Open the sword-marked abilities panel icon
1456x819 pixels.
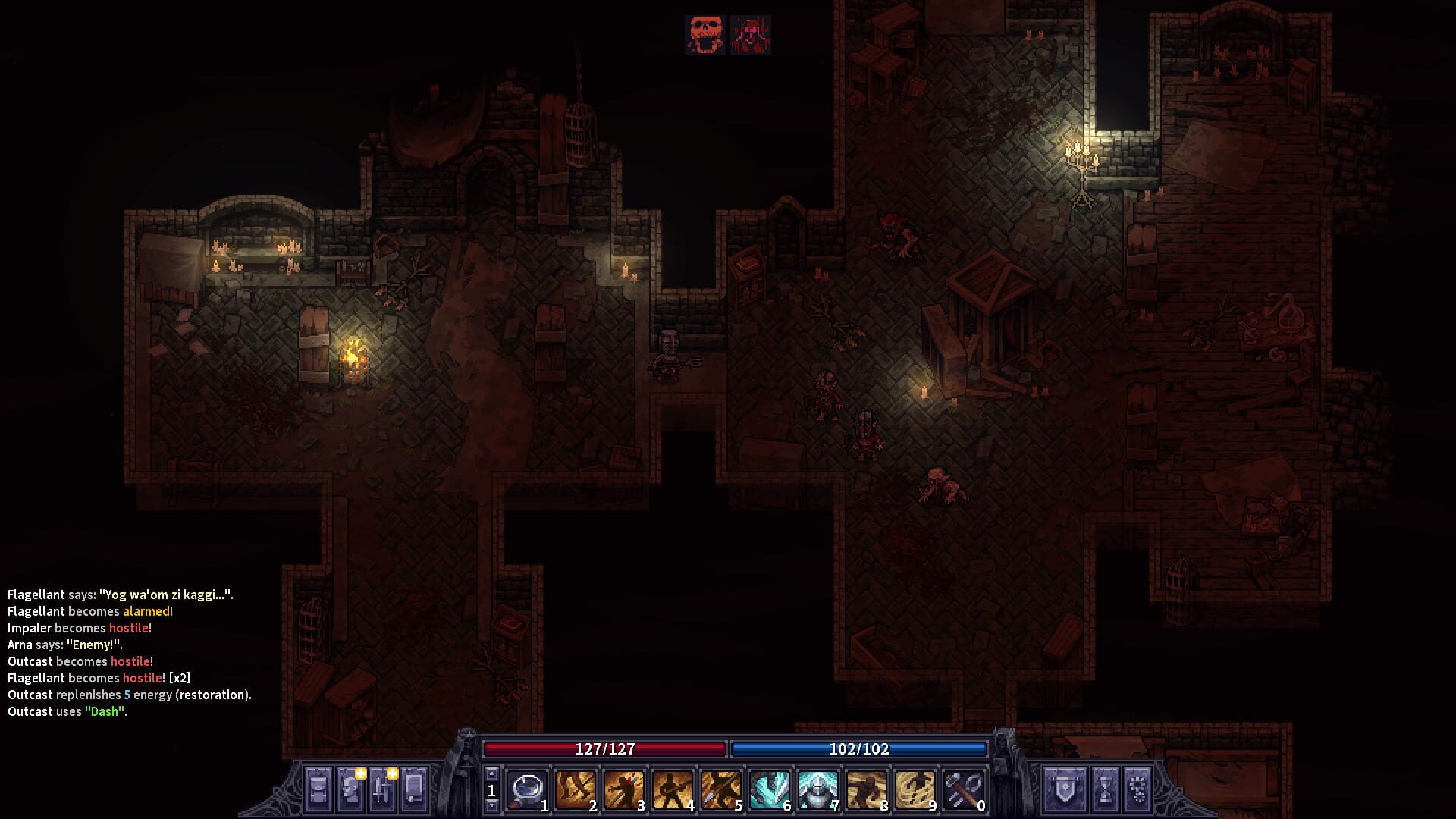tap(381, 791)
